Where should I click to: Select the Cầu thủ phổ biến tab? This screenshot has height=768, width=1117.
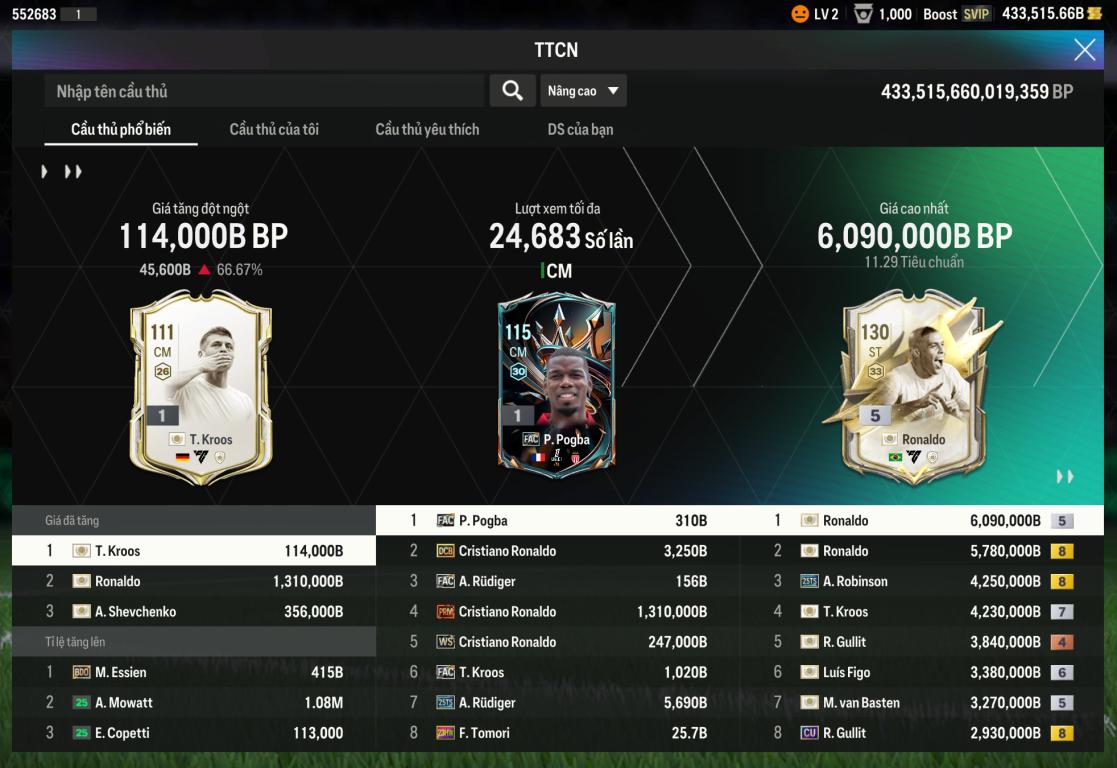click(121, 129)
